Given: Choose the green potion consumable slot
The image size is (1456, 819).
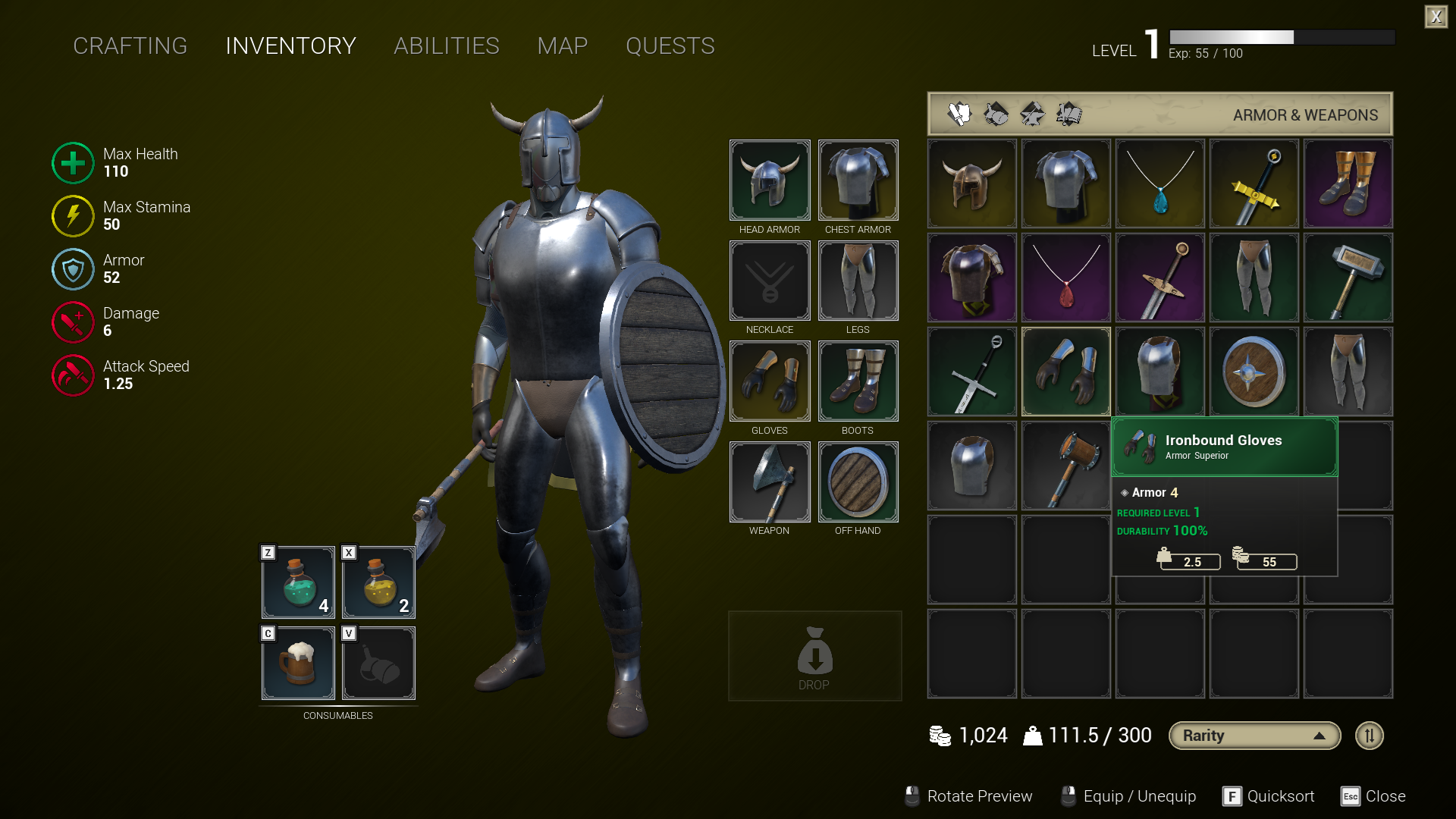Looking at the screenshot, I should tap(298, 582).
